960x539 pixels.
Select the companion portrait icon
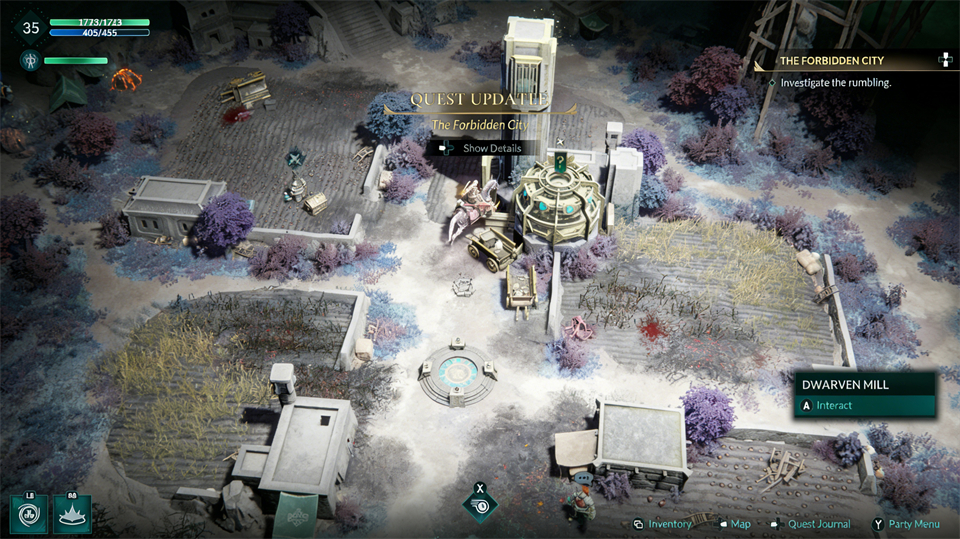pos(28,61)
